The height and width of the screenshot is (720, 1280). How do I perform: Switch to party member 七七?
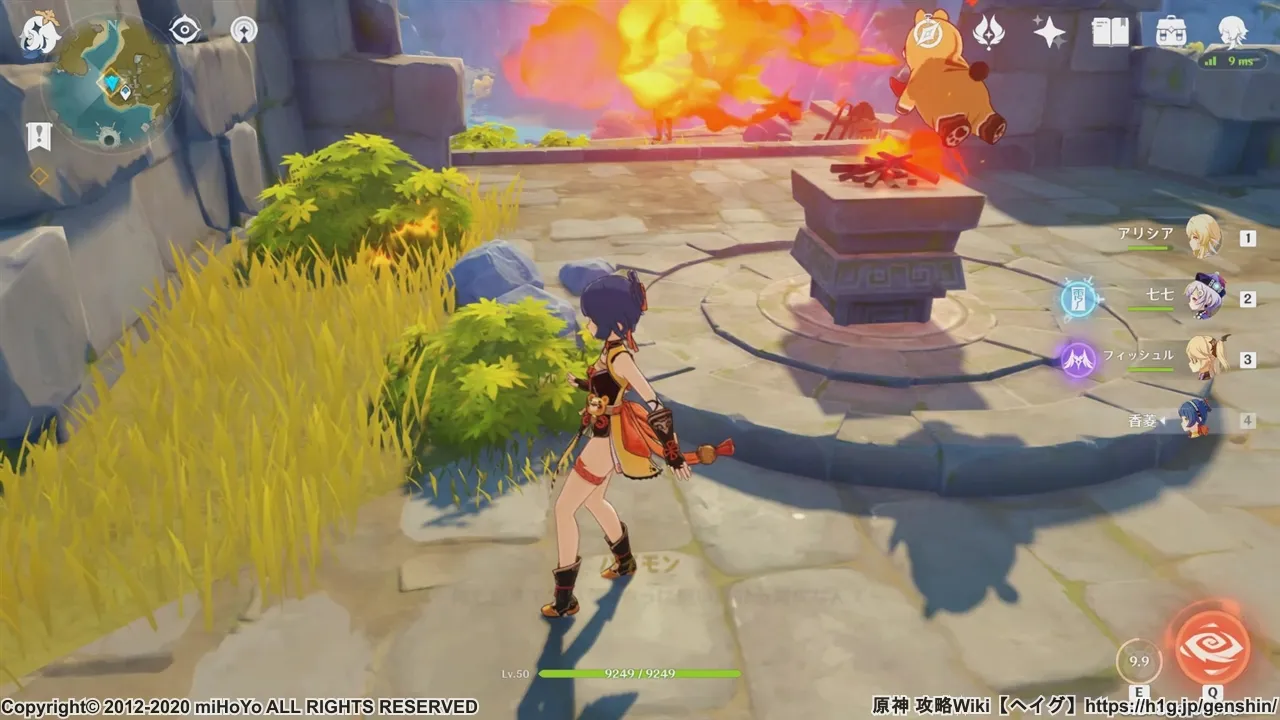point(1202,298)
